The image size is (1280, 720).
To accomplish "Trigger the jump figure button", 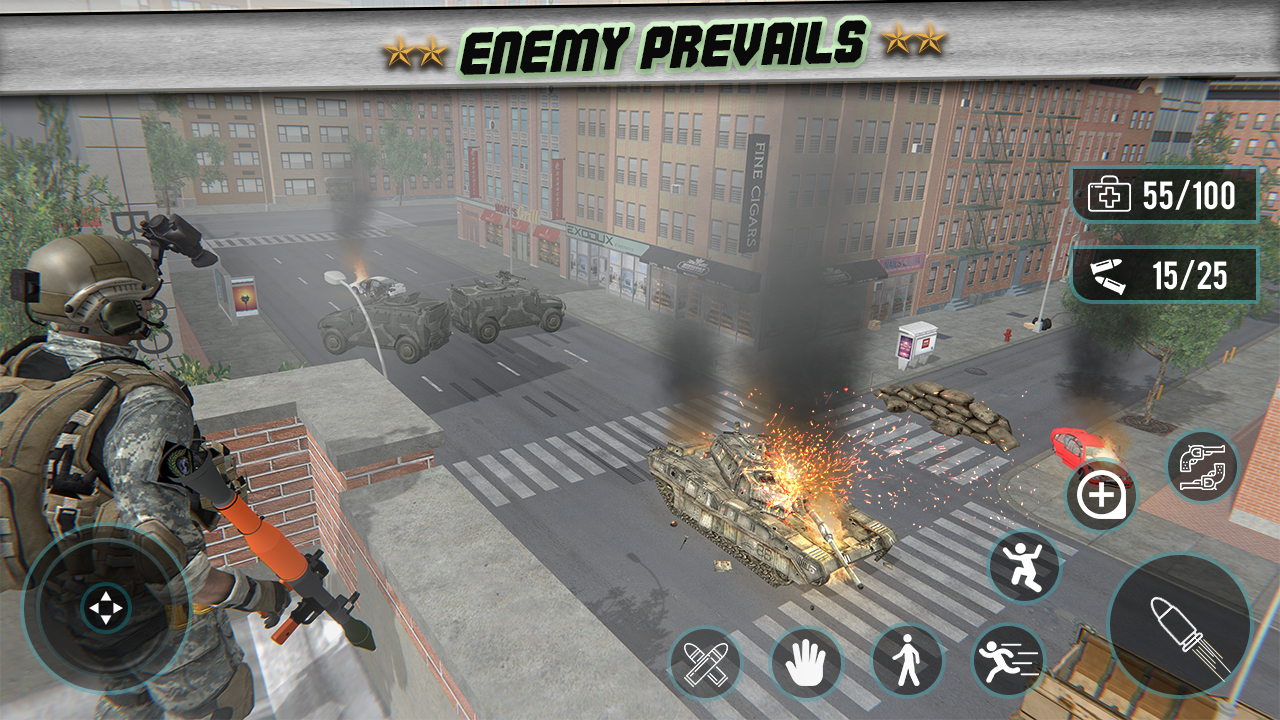I will coord(1023,567).
